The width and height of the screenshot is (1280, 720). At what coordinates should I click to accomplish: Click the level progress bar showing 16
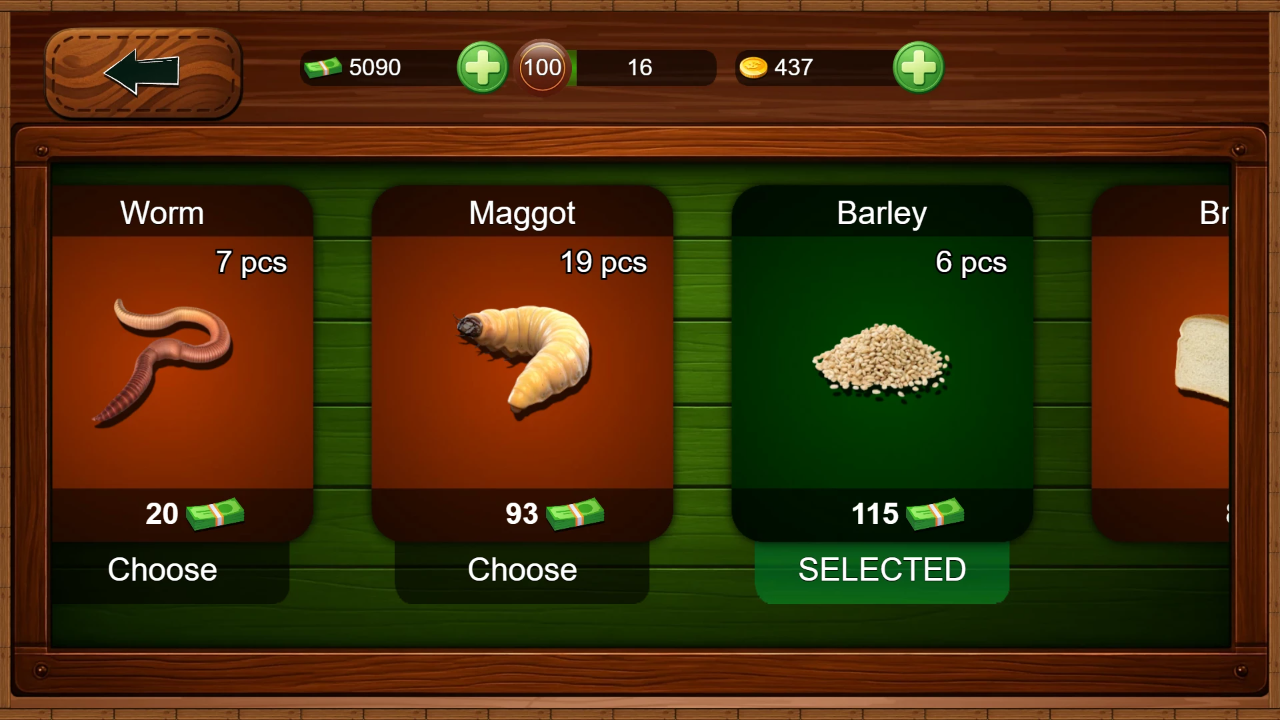[640, 68]
